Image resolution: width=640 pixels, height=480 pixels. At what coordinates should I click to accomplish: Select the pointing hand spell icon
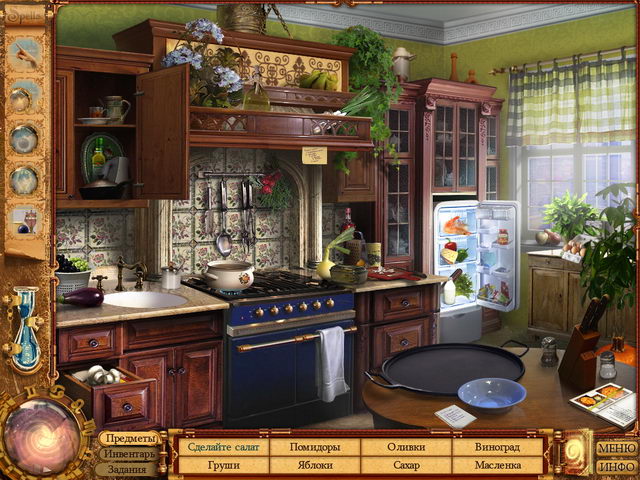click(24, 54)
